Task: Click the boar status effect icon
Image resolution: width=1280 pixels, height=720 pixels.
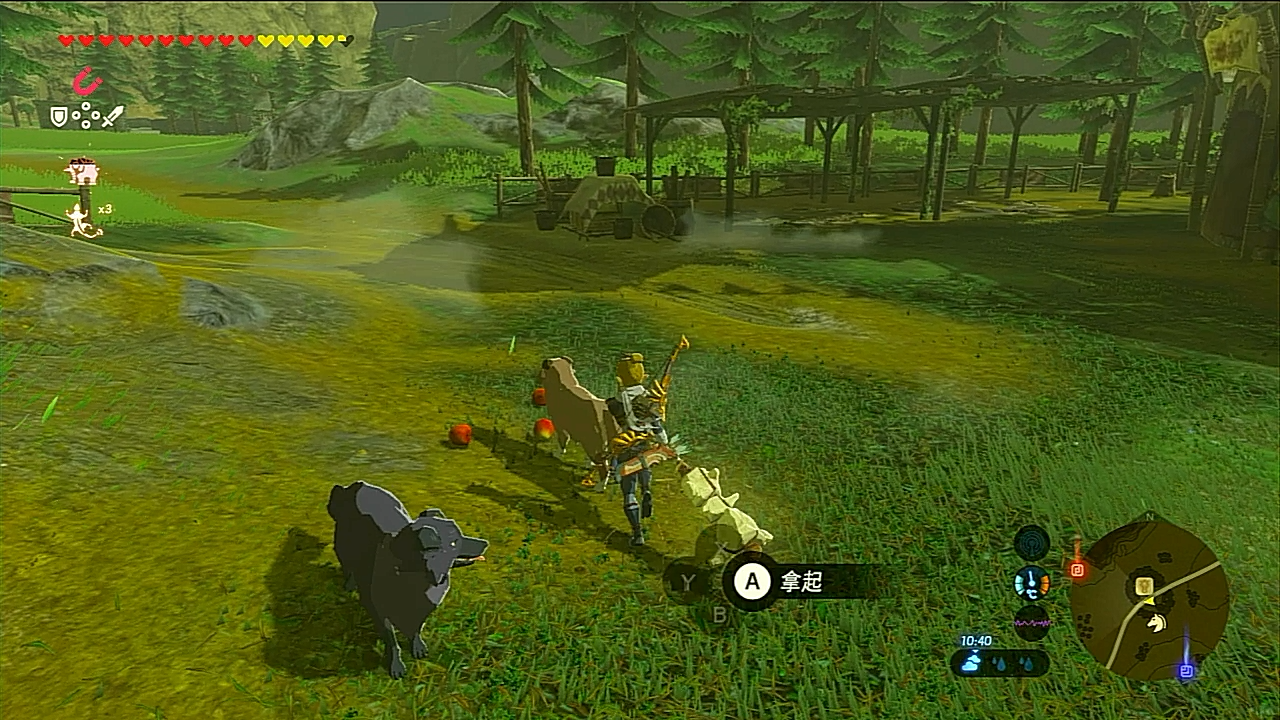Action: [x=82, y=172]
